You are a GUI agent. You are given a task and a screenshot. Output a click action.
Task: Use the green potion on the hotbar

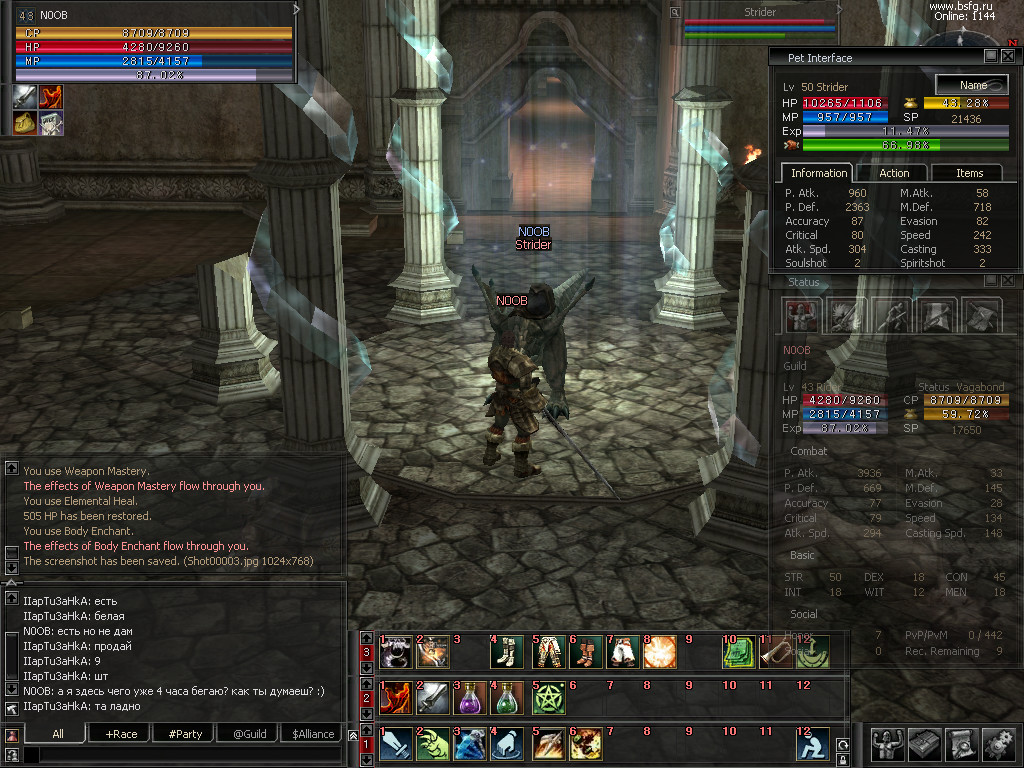[x=508, y=698]
